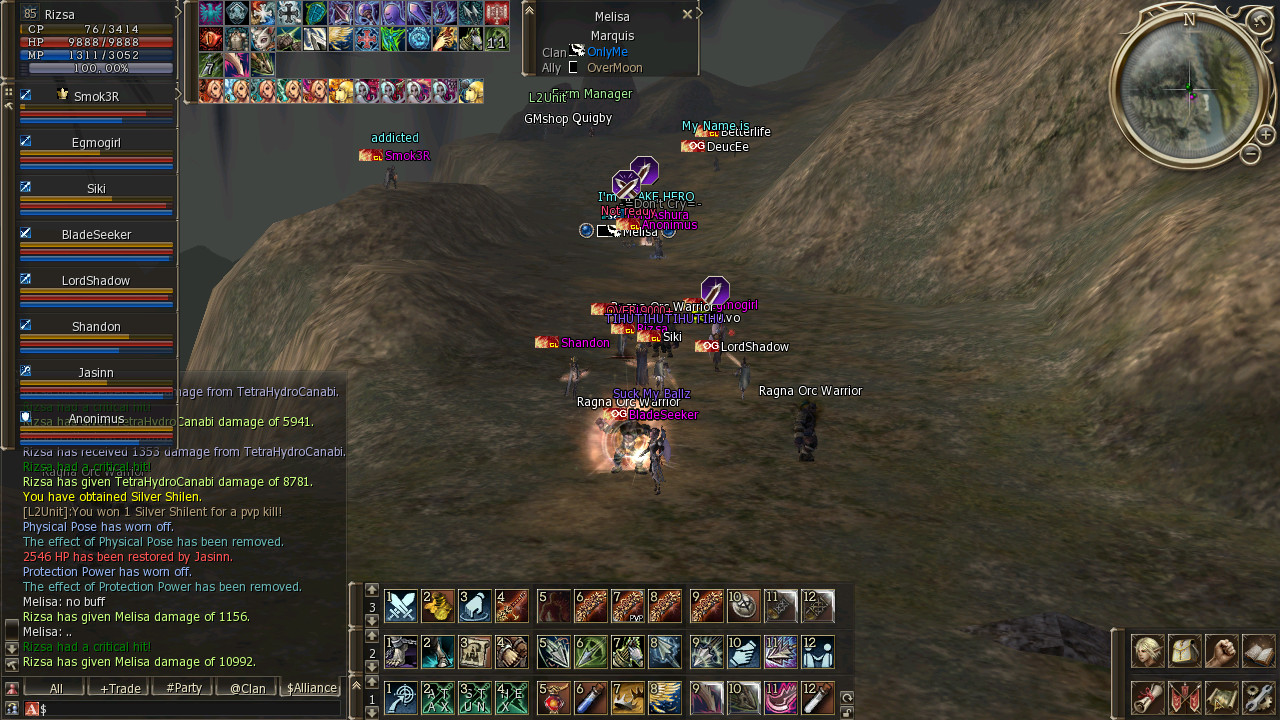This screenshot has height=720, width=1280.
Task: Select party member Smok3R
Action: click(x=96, y=97)
